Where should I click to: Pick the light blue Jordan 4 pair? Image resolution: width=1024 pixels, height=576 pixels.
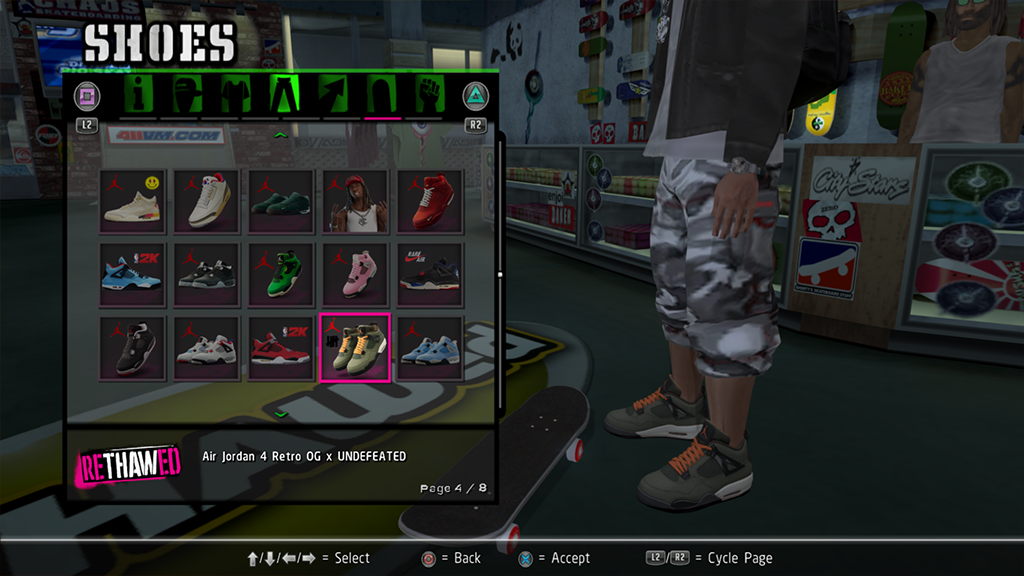pyautogui.click(x=429, y=347)
